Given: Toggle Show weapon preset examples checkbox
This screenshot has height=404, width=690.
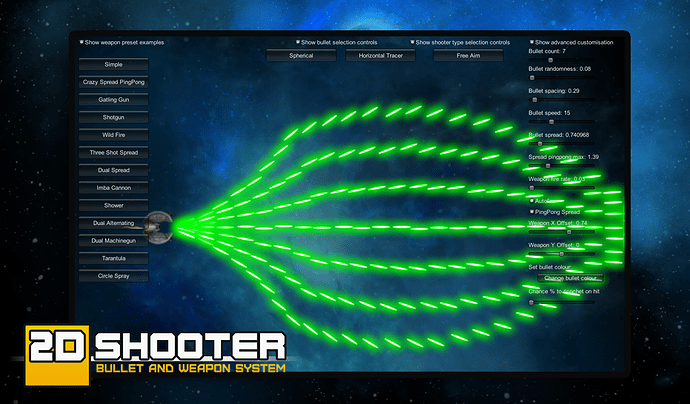Looking at the screenshot, I should click(83, 43).
